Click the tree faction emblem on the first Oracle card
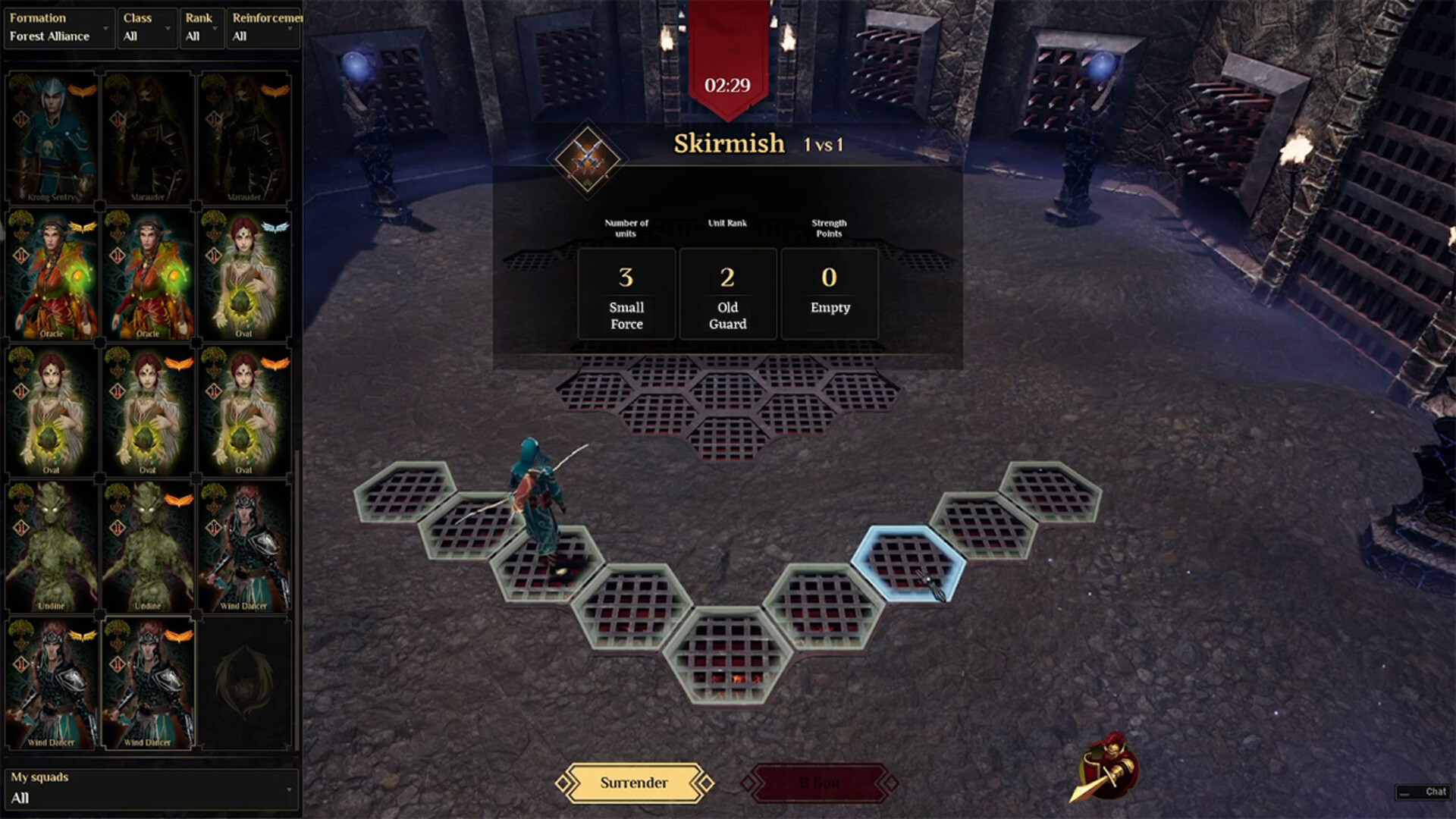The image size is (1456, 819). [x=23, y=222]
